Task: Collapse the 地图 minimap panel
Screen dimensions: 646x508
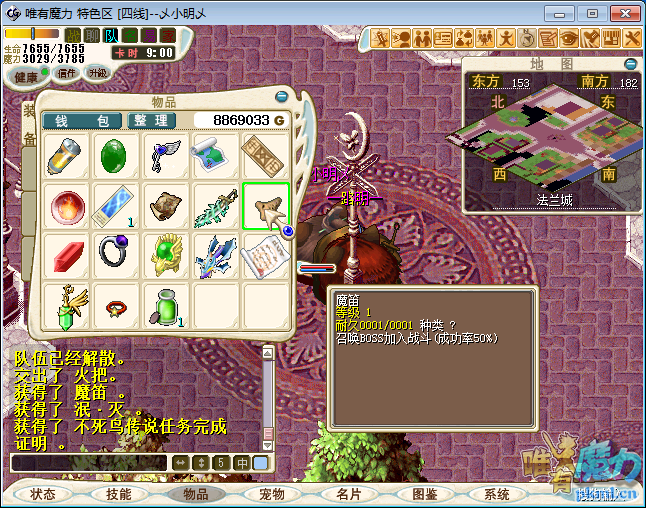Action: [x=630, y=63]
